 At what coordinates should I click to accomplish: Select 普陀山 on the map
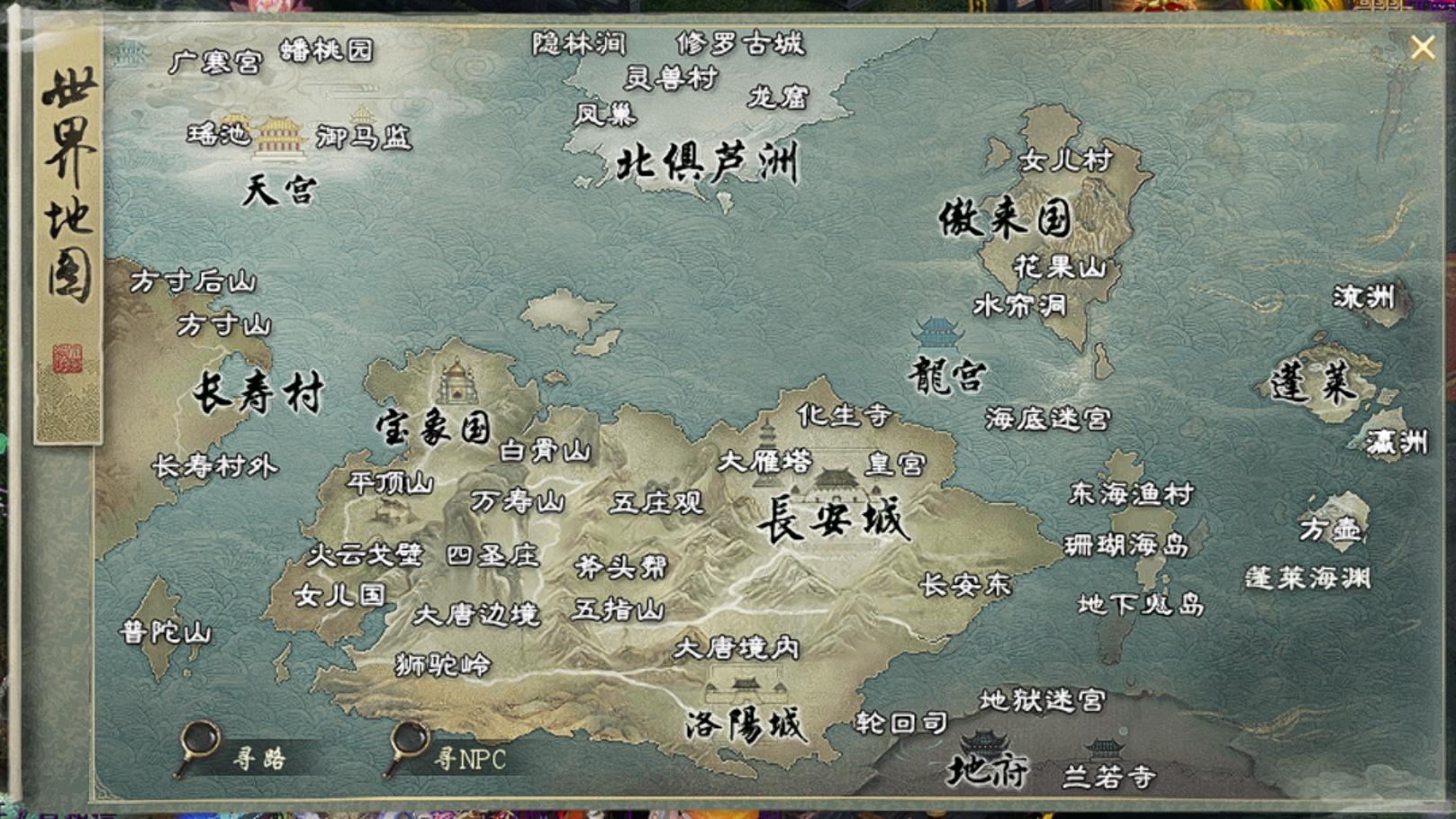[166, 632]
